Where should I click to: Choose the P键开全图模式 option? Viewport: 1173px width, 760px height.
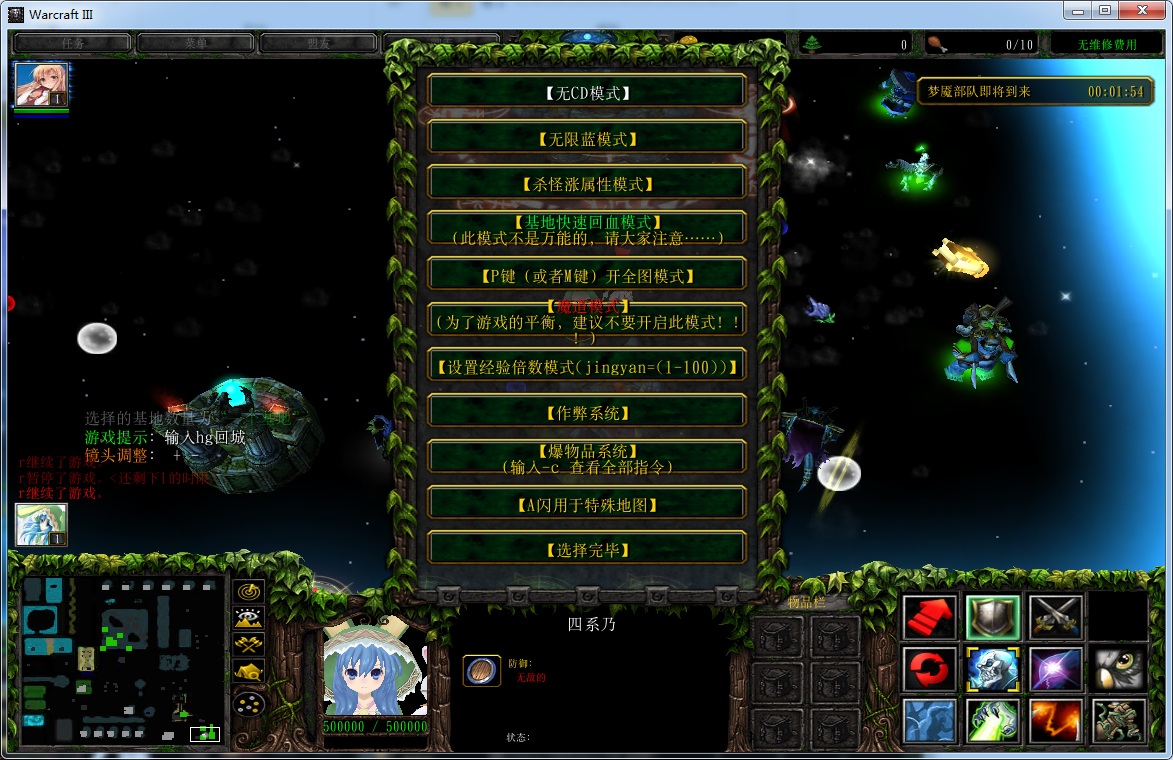coord(587,275)
